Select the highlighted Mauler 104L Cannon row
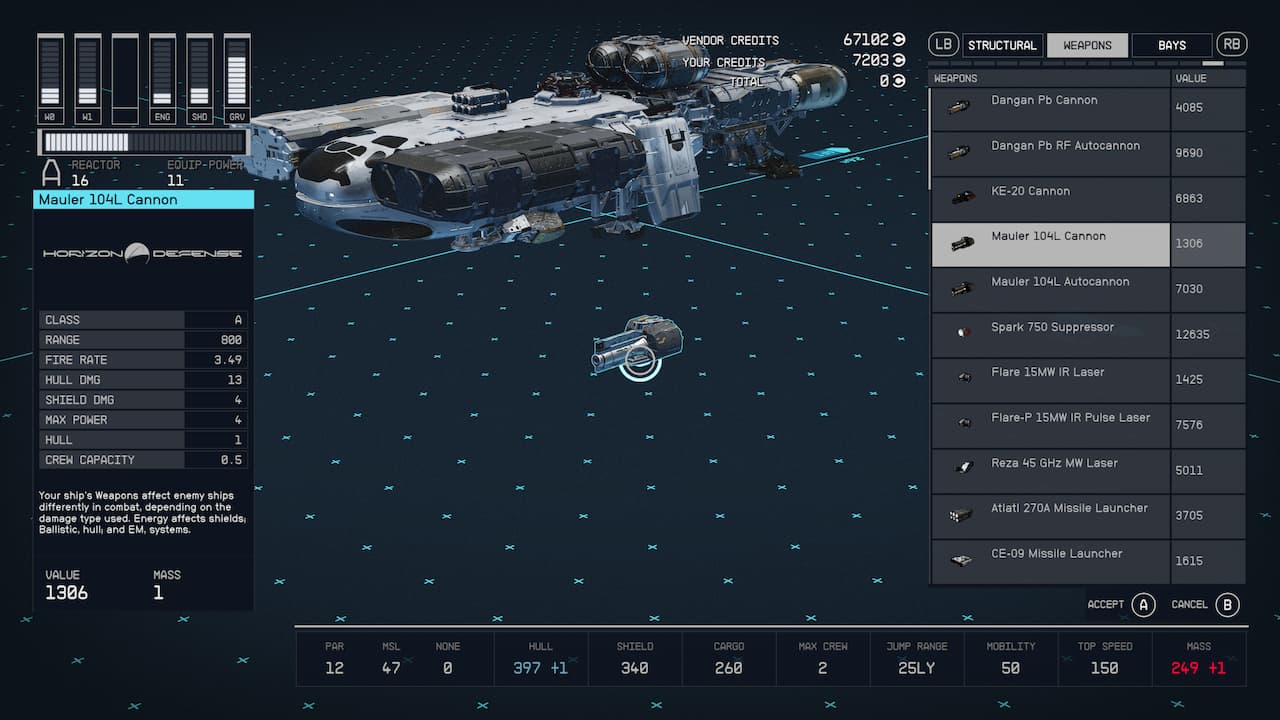The width and height of the screenshot is (1280, 720). tap(1050, 244)
